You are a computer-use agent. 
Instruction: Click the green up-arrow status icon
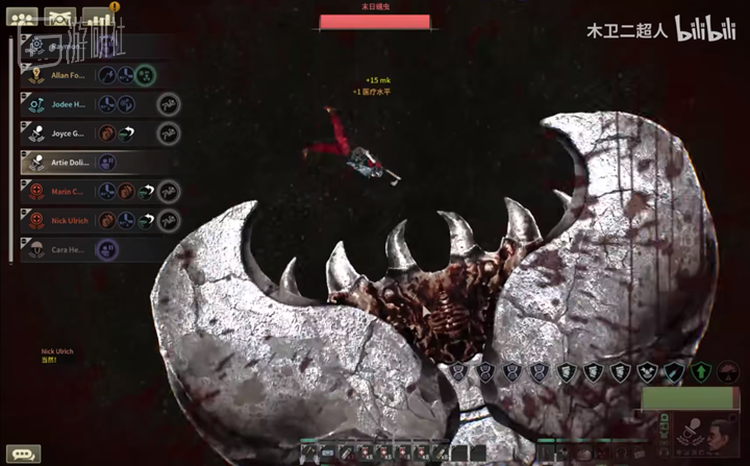[x=702, y=372]
